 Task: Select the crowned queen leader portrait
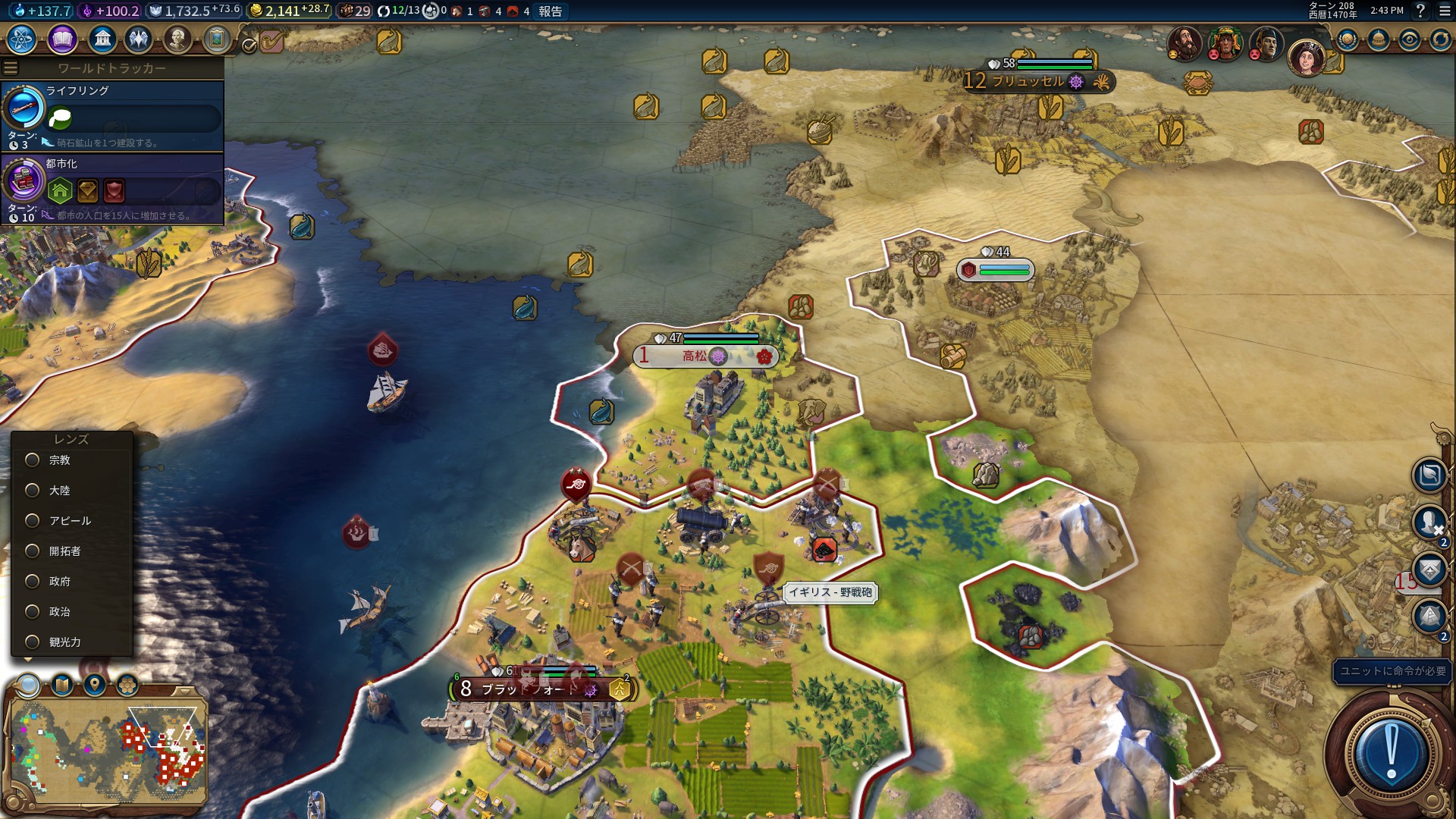pyautogui.click(x=1306, y=57)
